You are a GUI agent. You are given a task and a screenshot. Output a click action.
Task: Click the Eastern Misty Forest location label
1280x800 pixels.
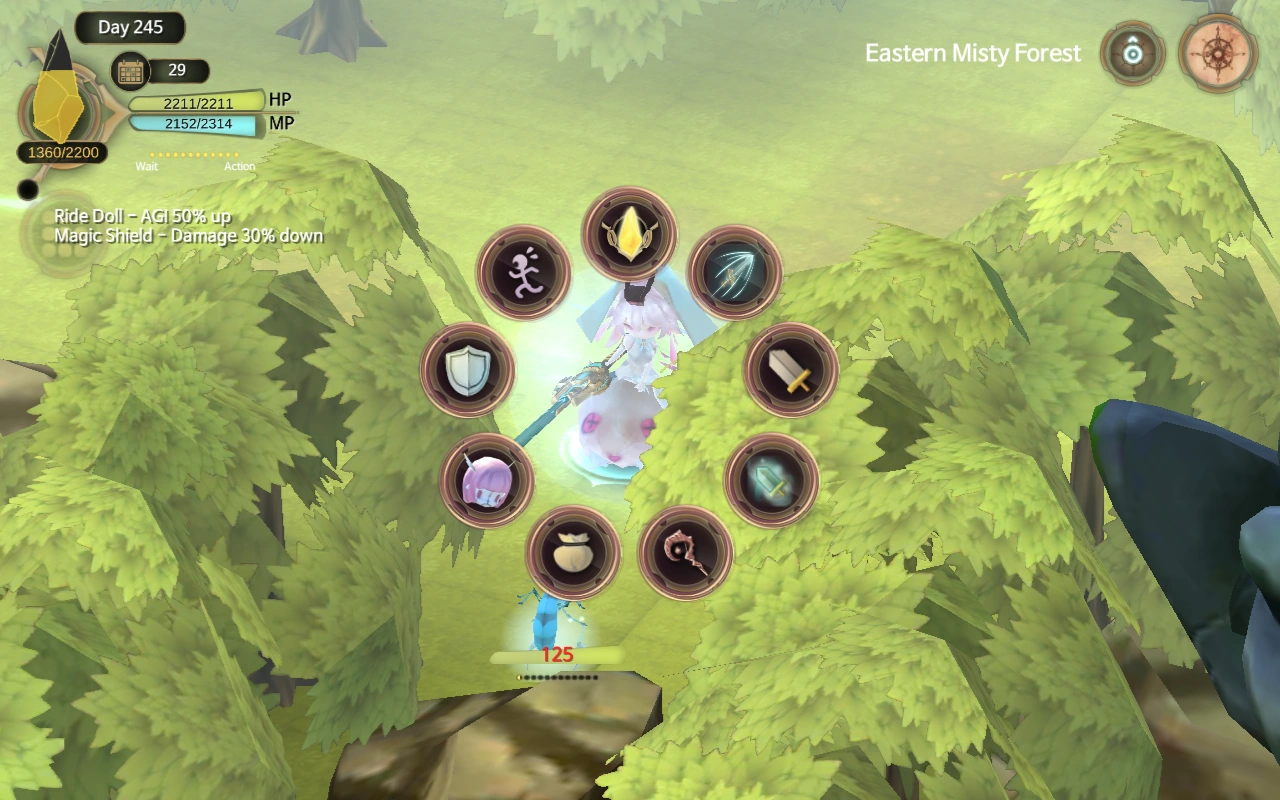[x=973, y=55]
